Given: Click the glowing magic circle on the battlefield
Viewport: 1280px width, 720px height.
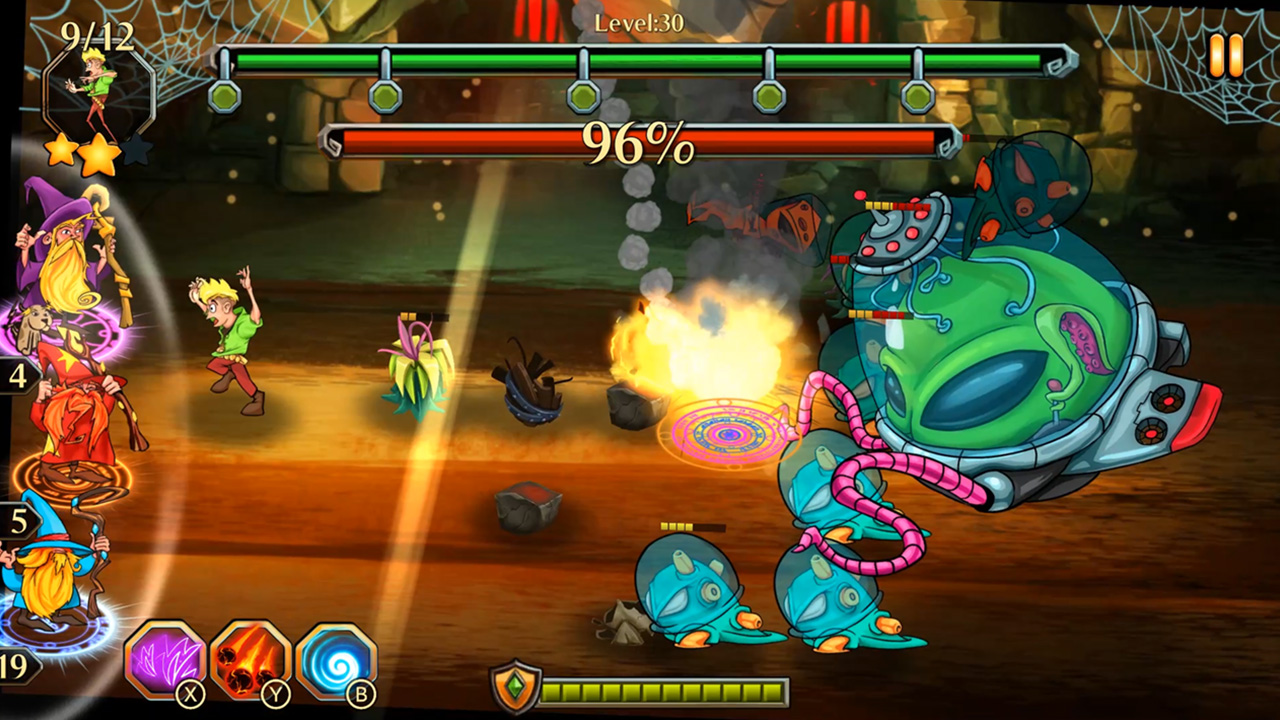Looking at the screenshot, I should [x=729, y=433].
